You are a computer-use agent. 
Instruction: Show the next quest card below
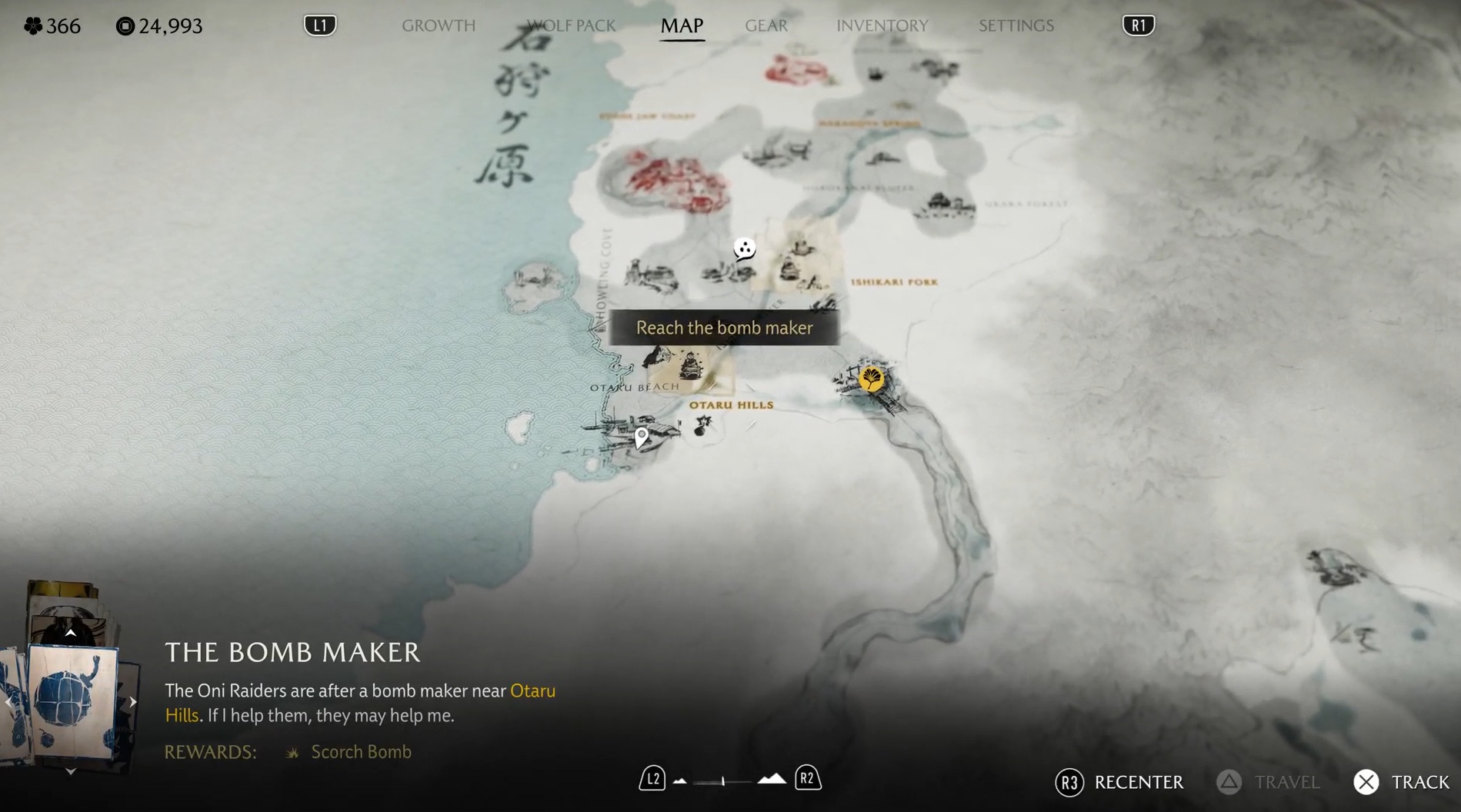(70, 770)
